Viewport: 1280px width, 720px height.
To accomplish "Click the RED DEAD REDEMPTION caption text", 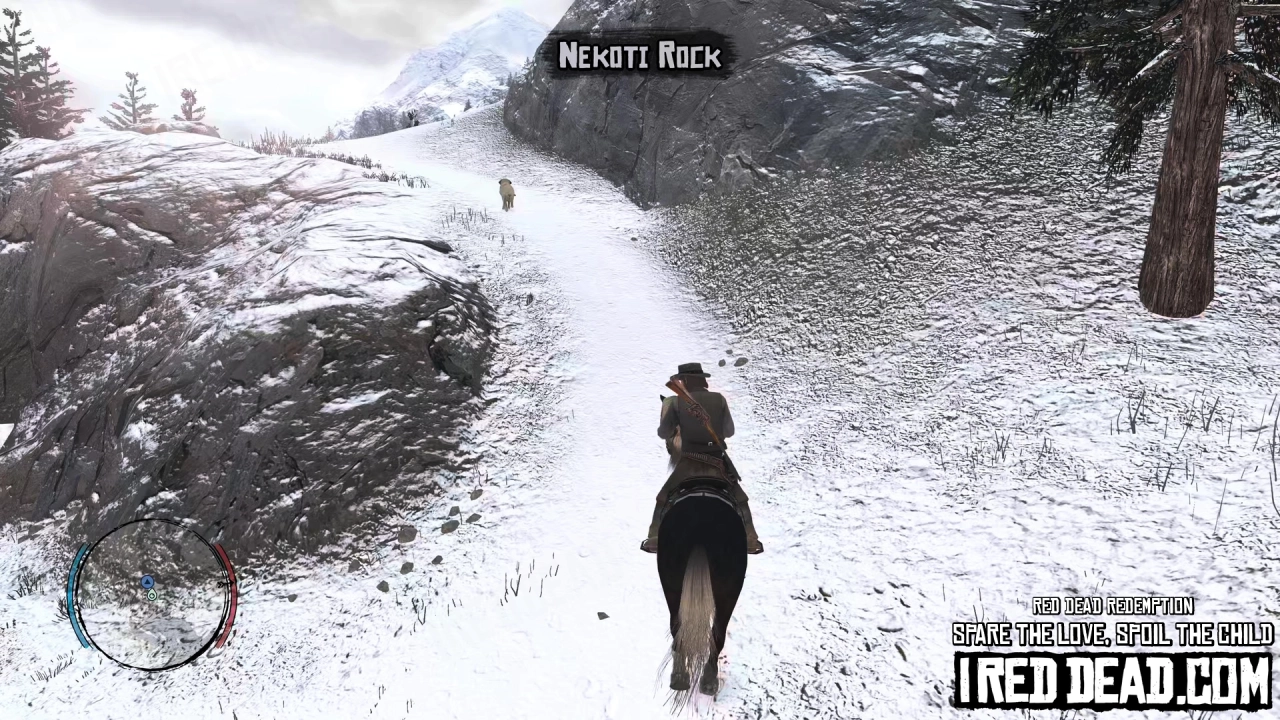I will (x=1113, y=606).
